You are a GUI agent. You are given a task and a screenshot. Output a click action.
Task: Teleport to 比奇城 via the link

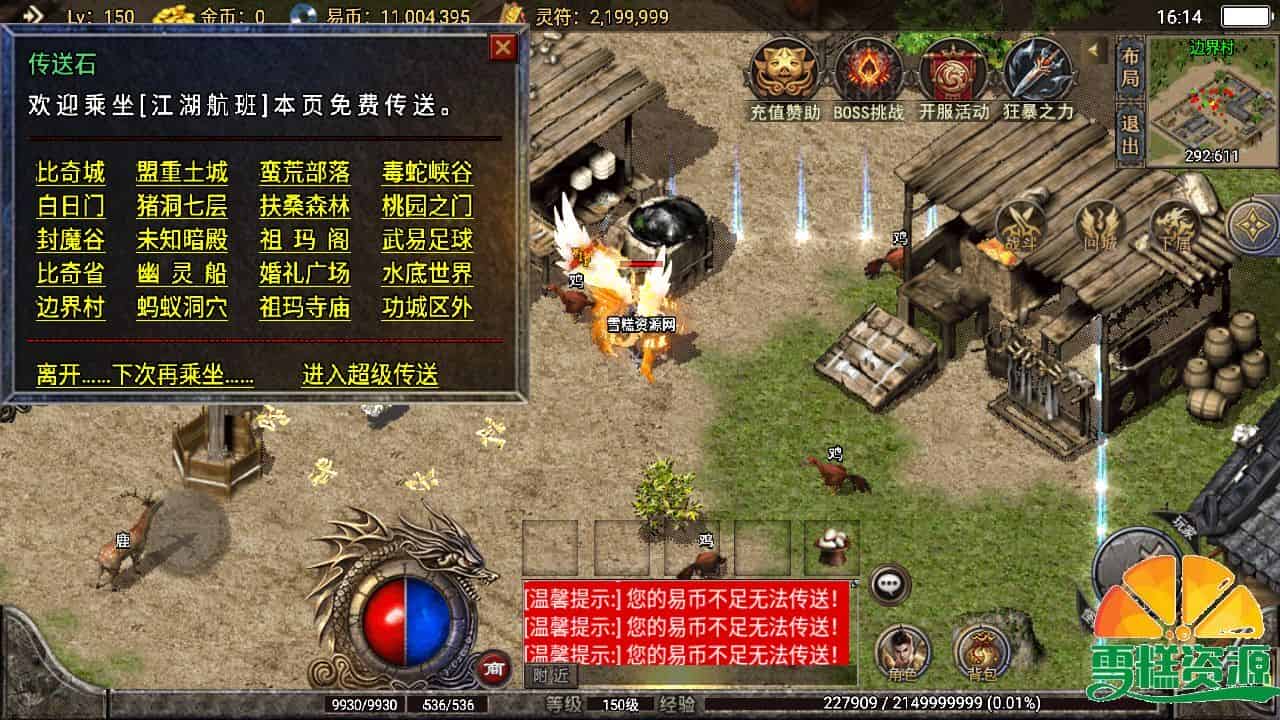(70, 173)
